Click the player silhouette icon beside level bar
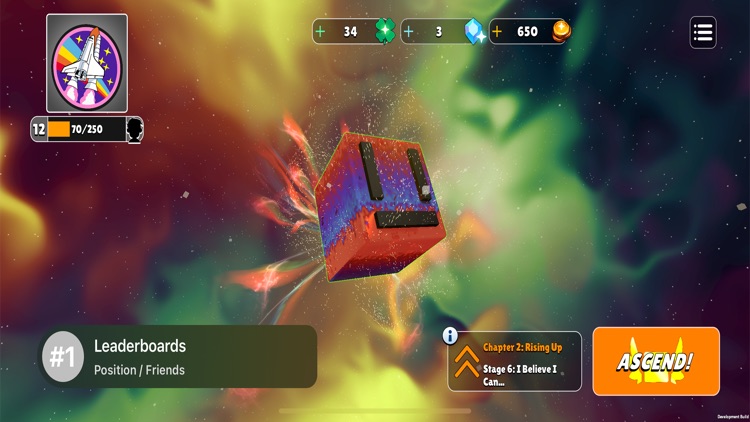The height and width of the screenshot is (422, 750). click(134, 129)
